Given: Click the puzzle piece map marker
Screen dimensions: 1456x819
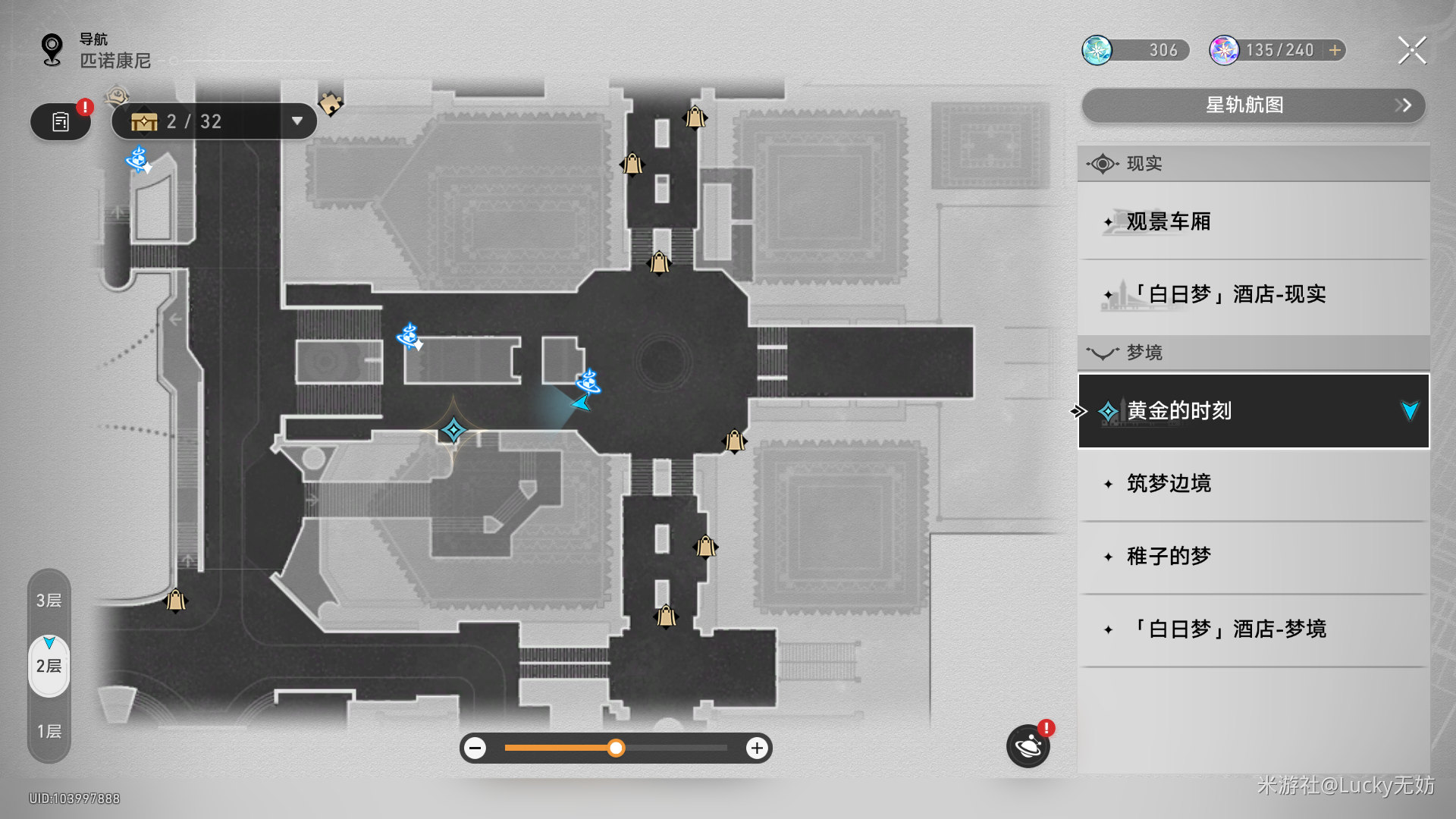Looking at the screenshot, I should point(331,102).
